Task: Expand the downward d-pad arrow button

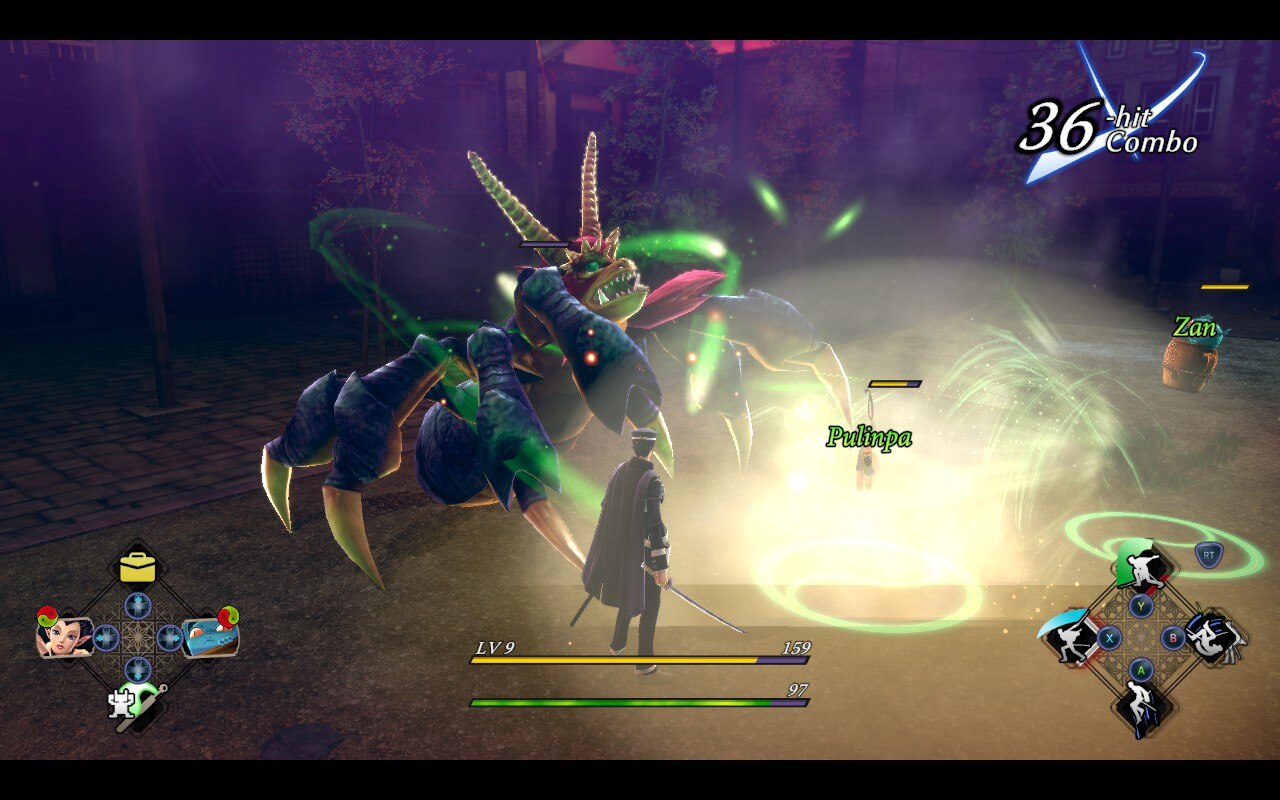Action: 136,669
